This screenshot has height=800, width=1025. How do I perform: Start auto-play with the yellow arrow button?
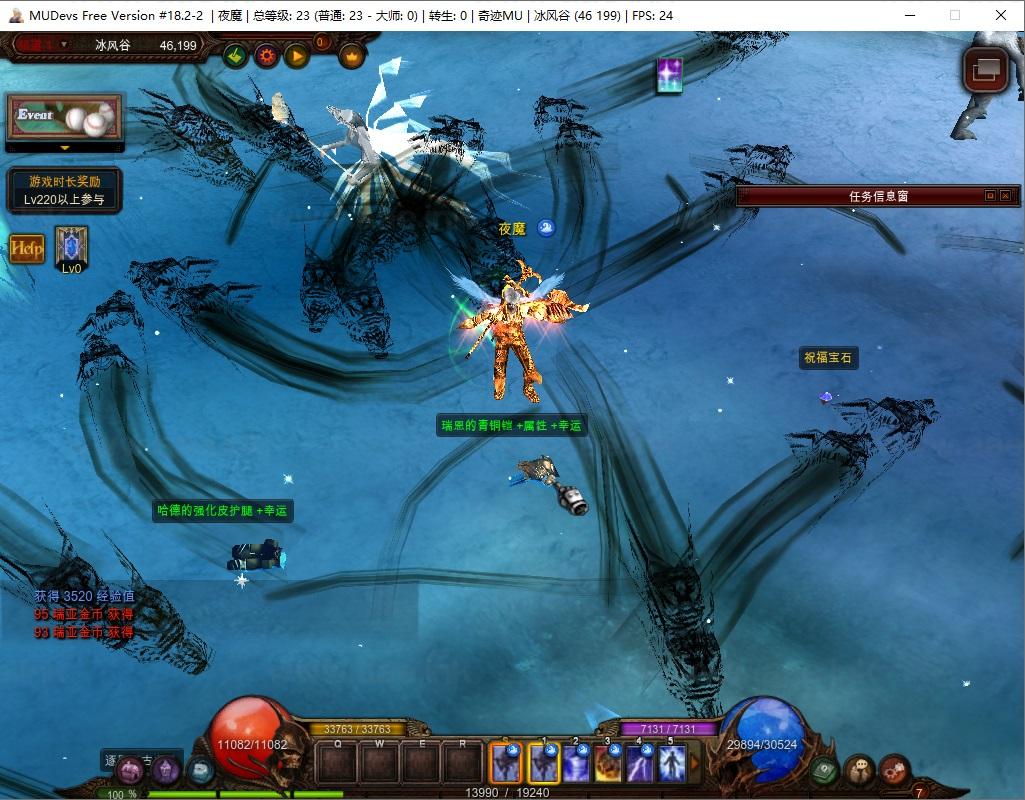coord(297,56)
